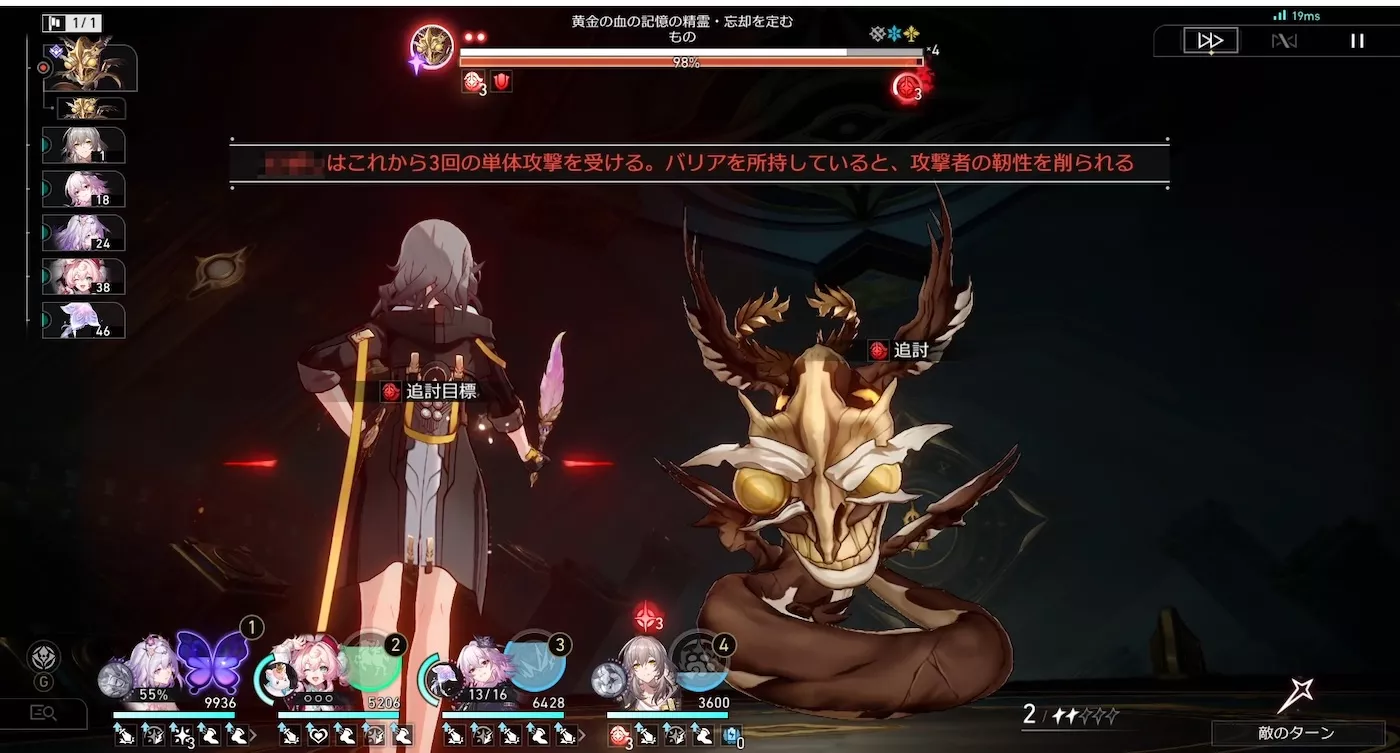Click the character portrait with turn value 18
Viewport: 1400px width, 753px height.
click(x=85, y=189)
